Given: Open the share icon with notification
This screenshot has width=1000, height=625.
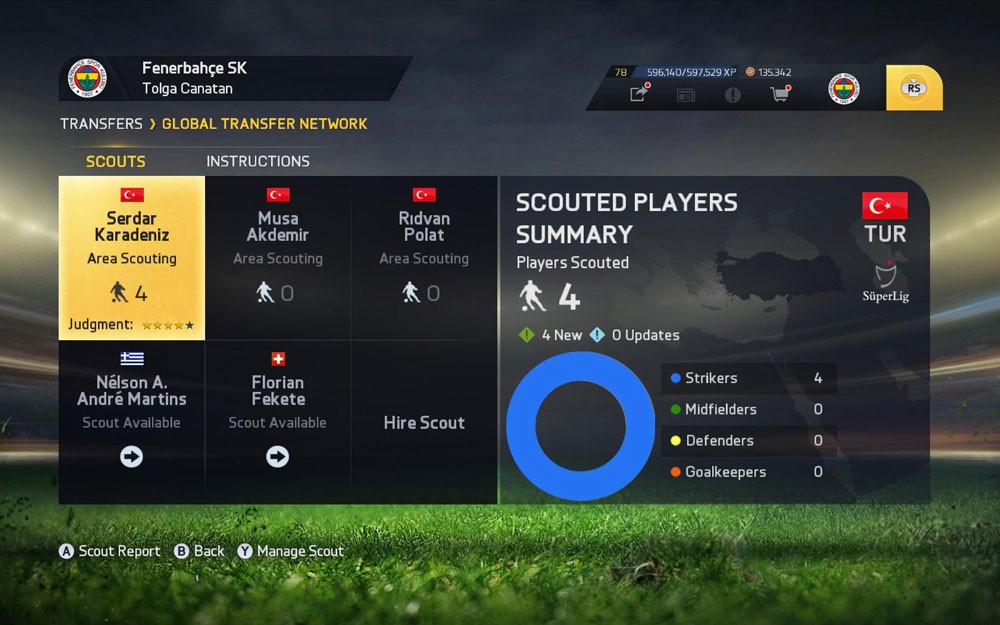Looking at the screenshot, I should [638, 94].
